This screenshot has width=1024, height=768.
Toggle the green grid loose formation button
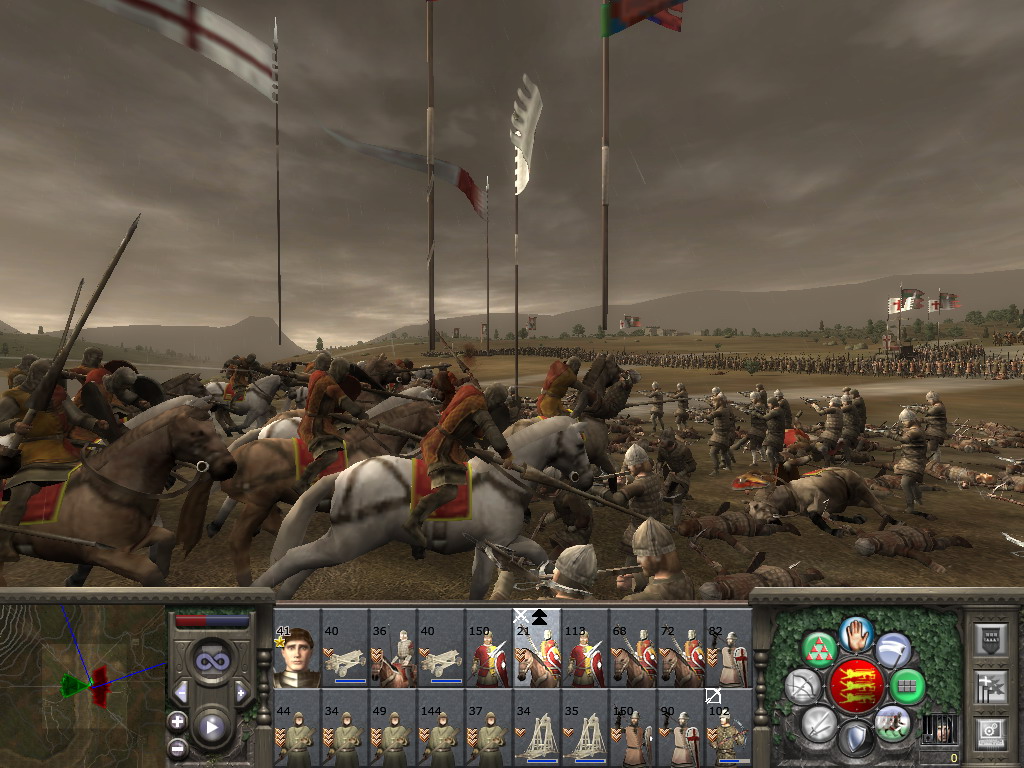(x=908, y=687)
